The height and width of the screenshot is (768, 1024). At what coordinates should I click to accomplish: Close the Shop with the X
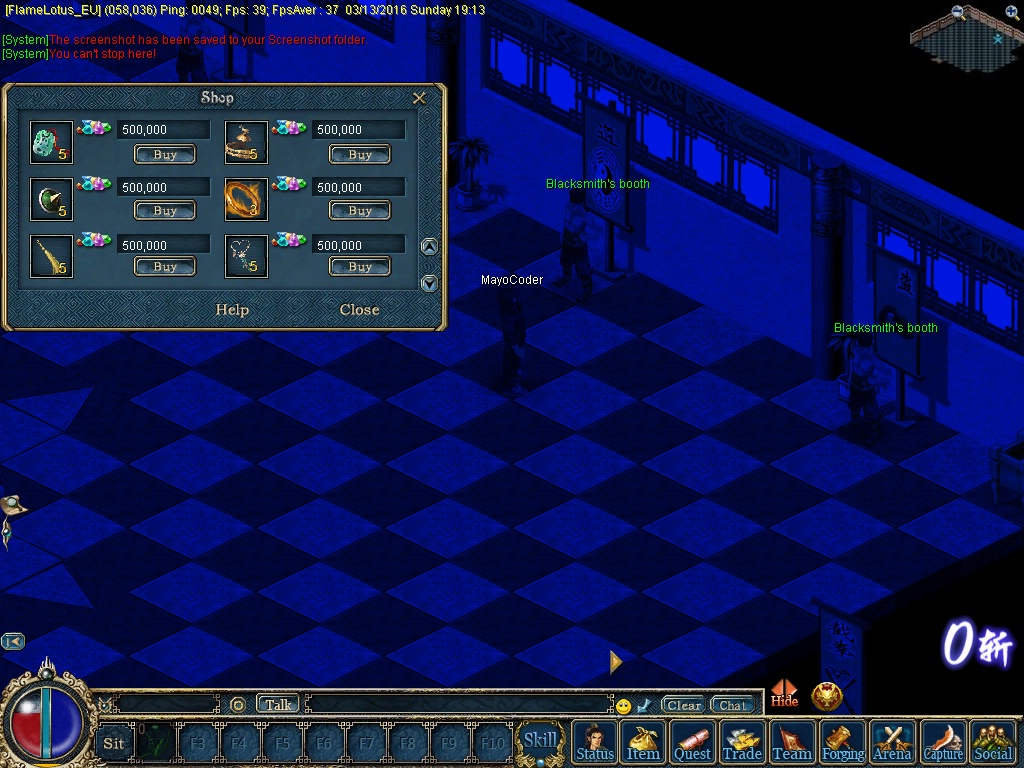[x=419, y=98]
